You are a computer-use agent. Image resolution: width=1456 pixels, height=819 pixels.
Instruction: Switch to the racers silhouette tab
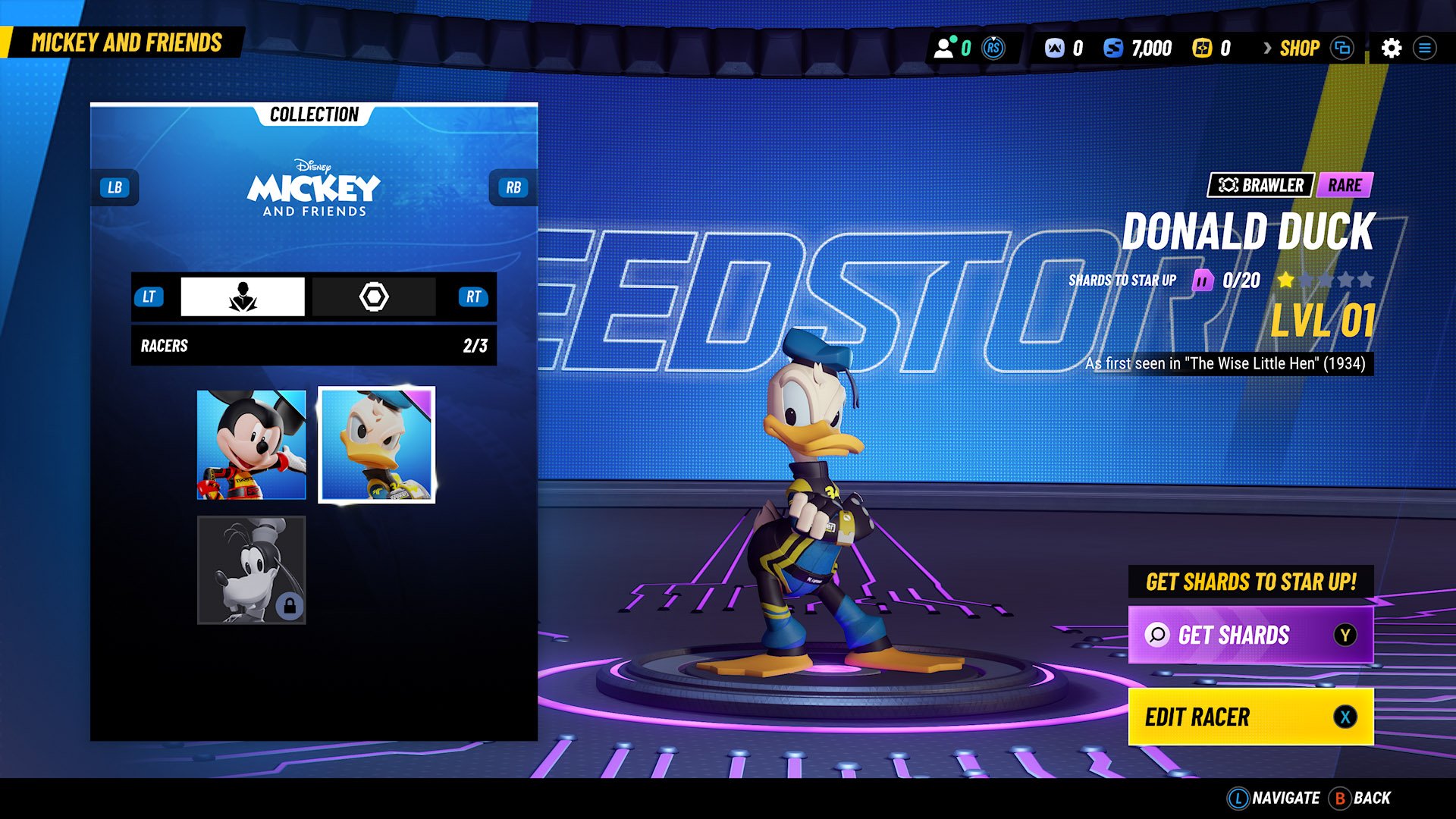click(243, 297)
